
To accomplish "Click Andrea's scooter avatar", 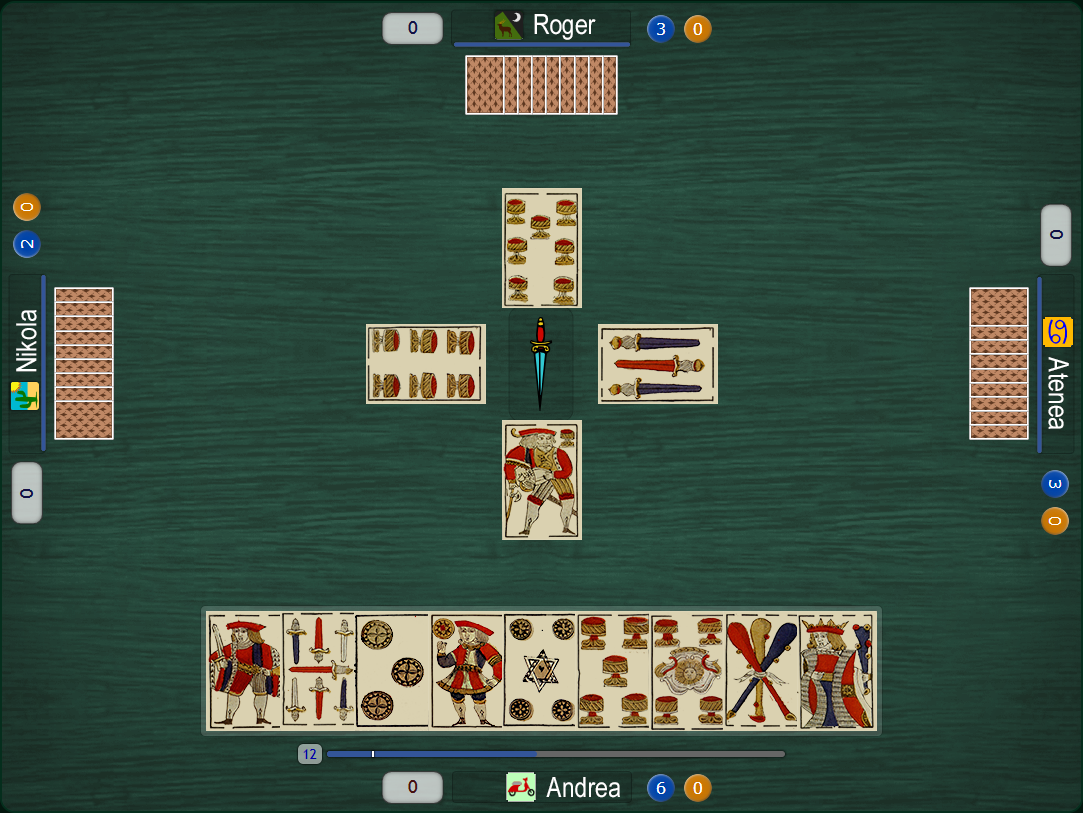I will click(521, 788).
